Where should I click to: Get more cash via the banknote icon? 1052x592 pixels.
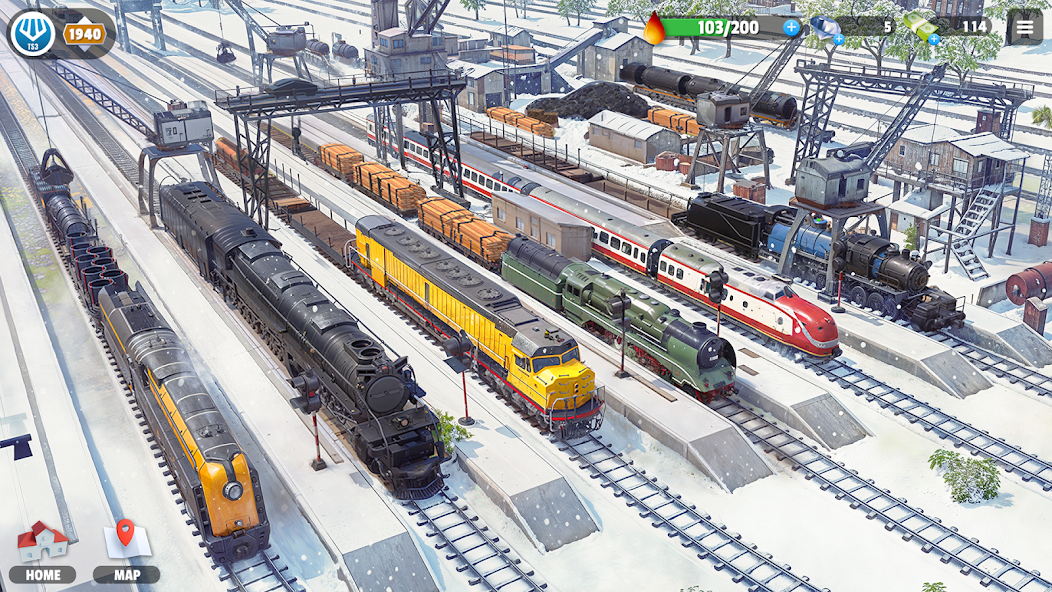coord(920,27)
